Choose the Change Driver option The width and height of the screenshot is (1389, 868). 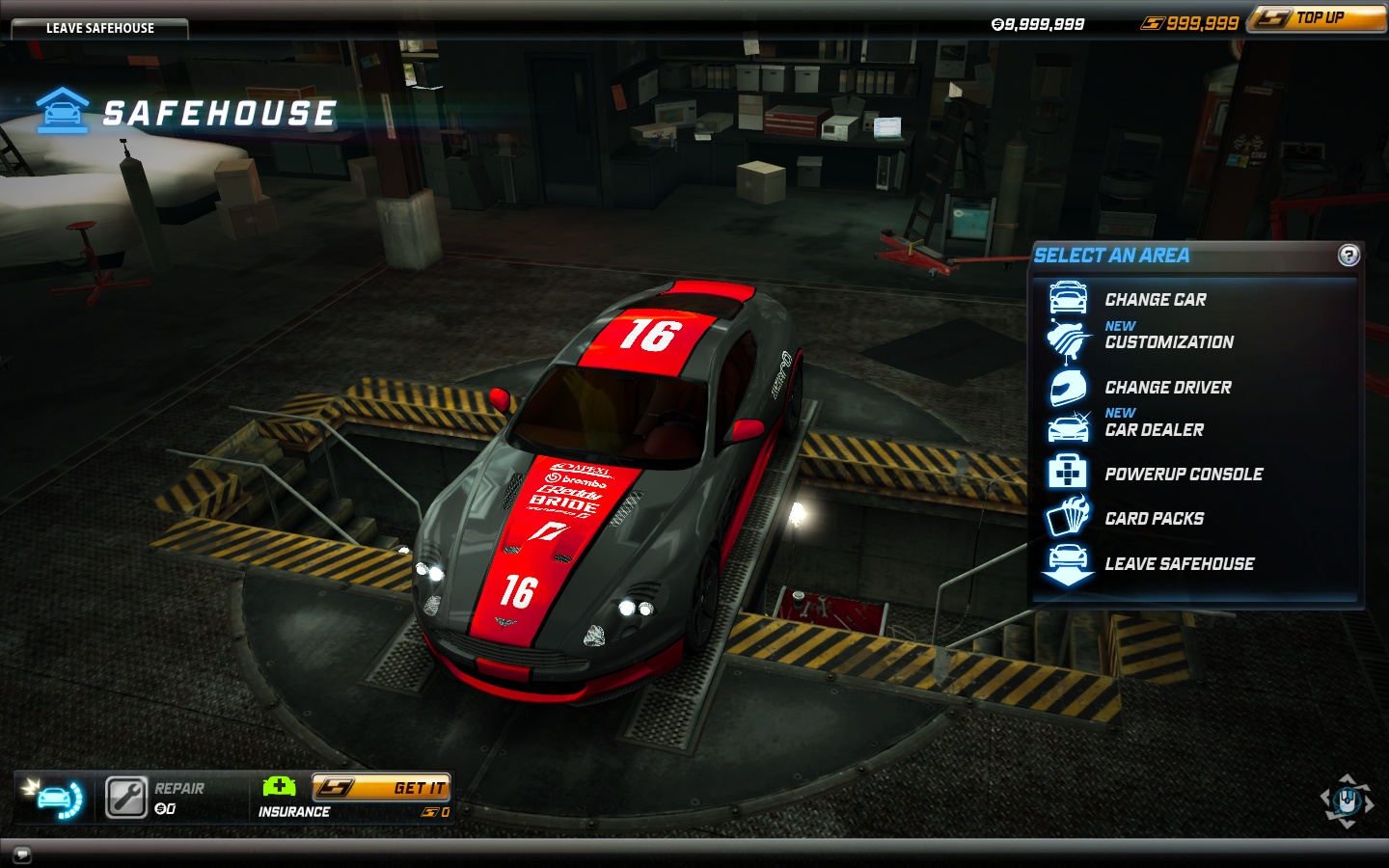[1167, 388]
